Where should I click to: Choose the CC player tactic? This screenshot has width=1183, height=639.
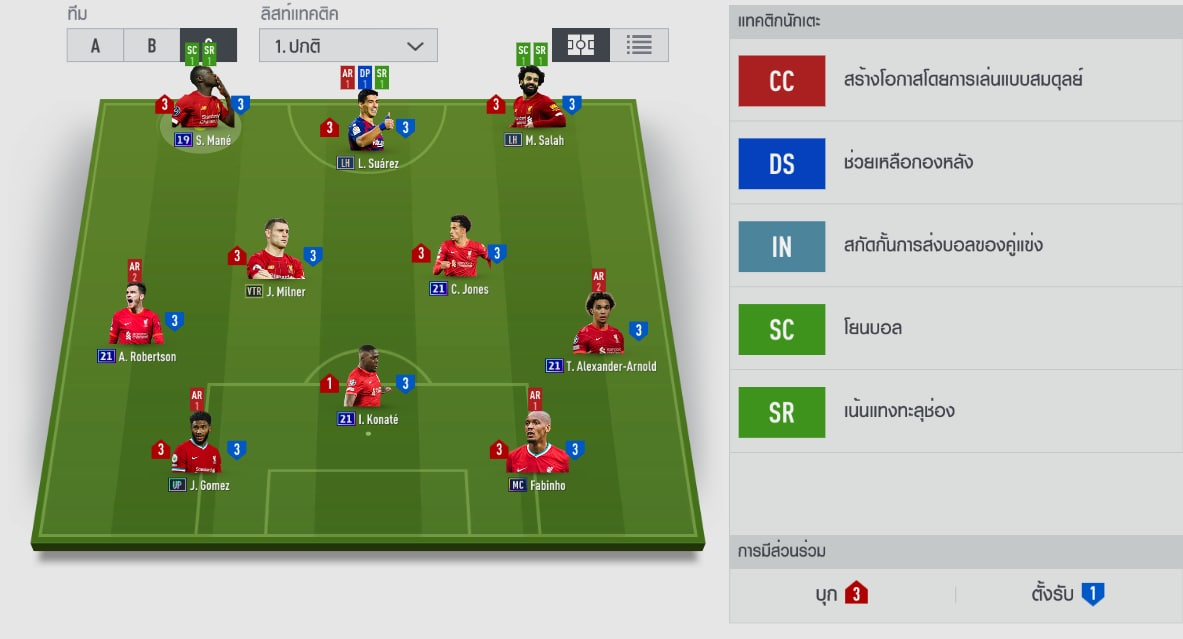coord(781,81)
